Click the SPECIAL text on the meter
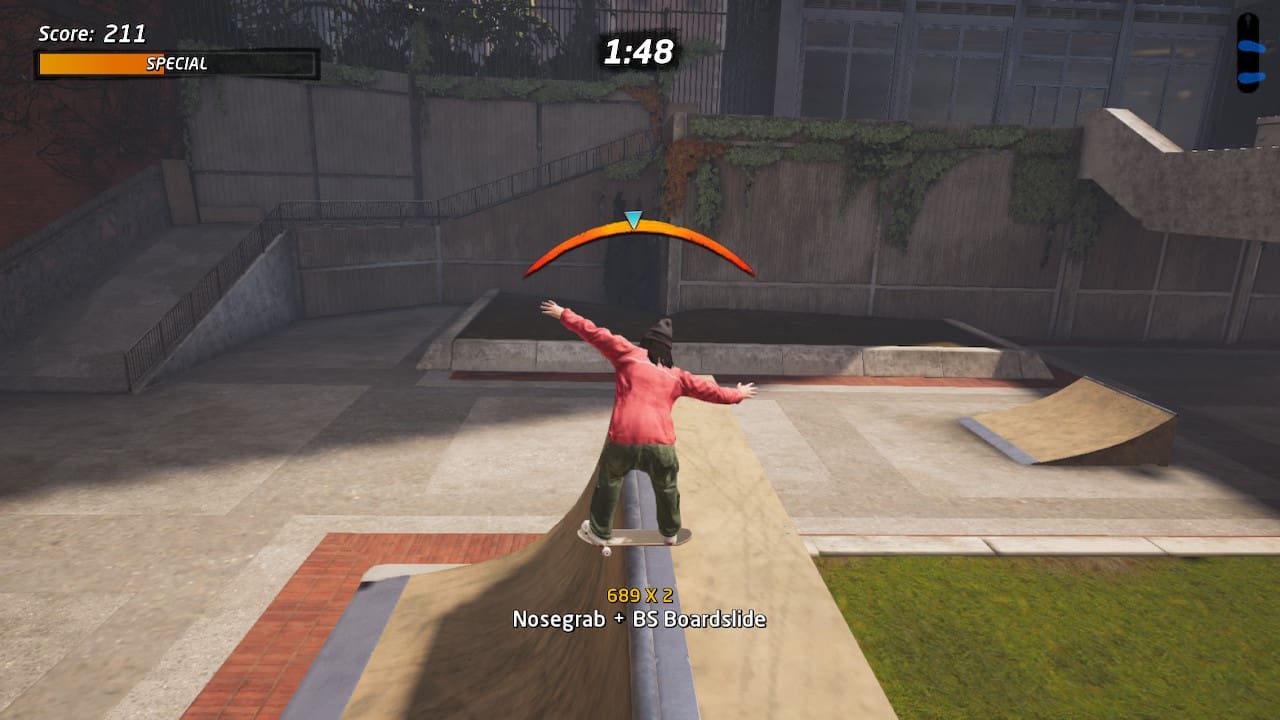The width and height of the screenshot is (1280, 720). click(x=176, y=64)
